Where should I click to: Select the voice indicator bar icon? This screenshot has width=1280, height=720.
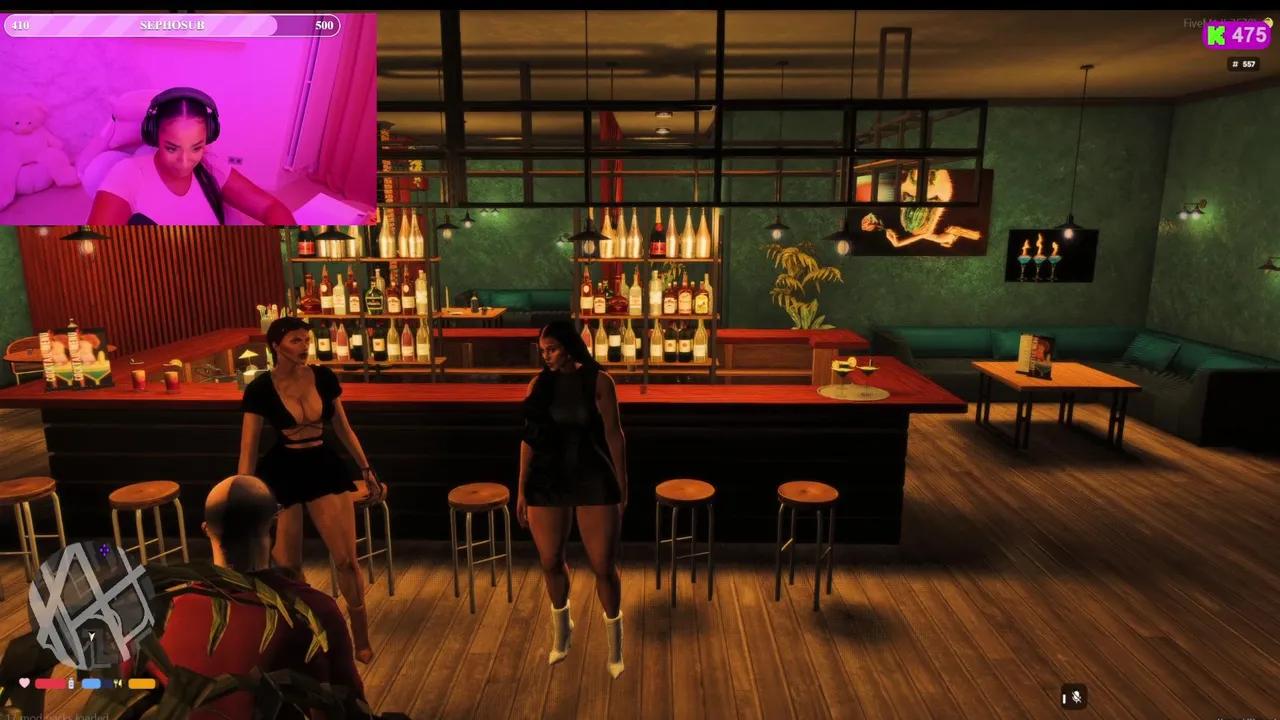[1064, 697]
